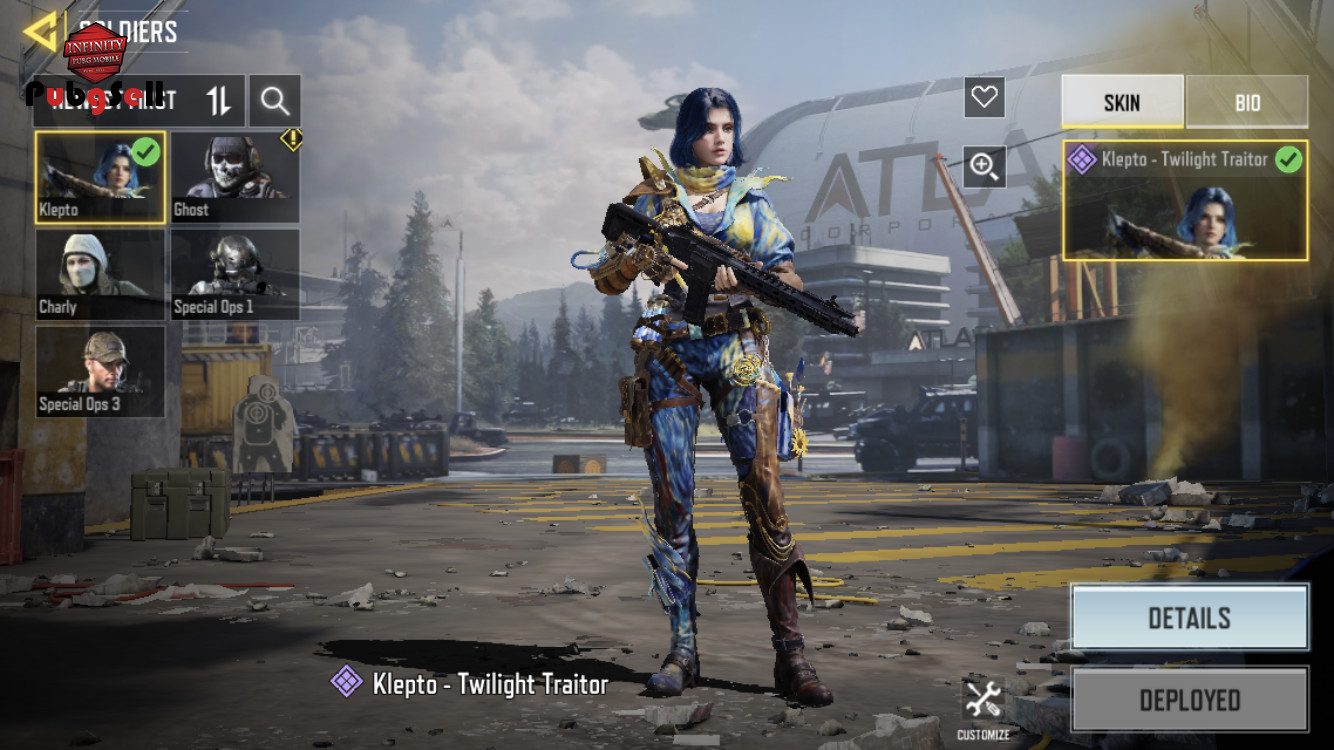Open the Customize tools icon
Screen dimensions: 1334x750
coord(983,702)
